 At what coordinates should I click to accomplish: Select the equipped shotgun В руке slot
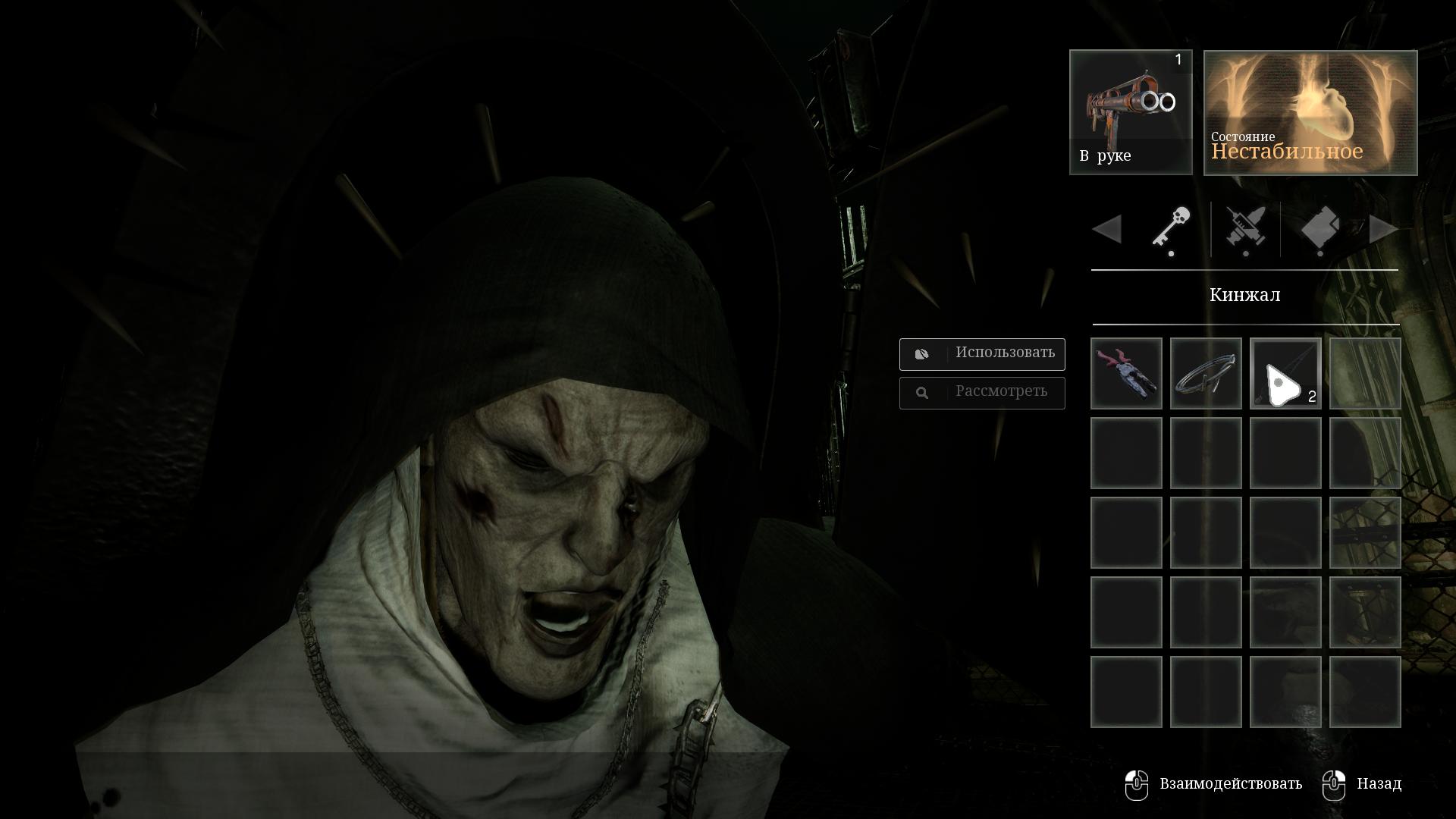[1131, 112]
